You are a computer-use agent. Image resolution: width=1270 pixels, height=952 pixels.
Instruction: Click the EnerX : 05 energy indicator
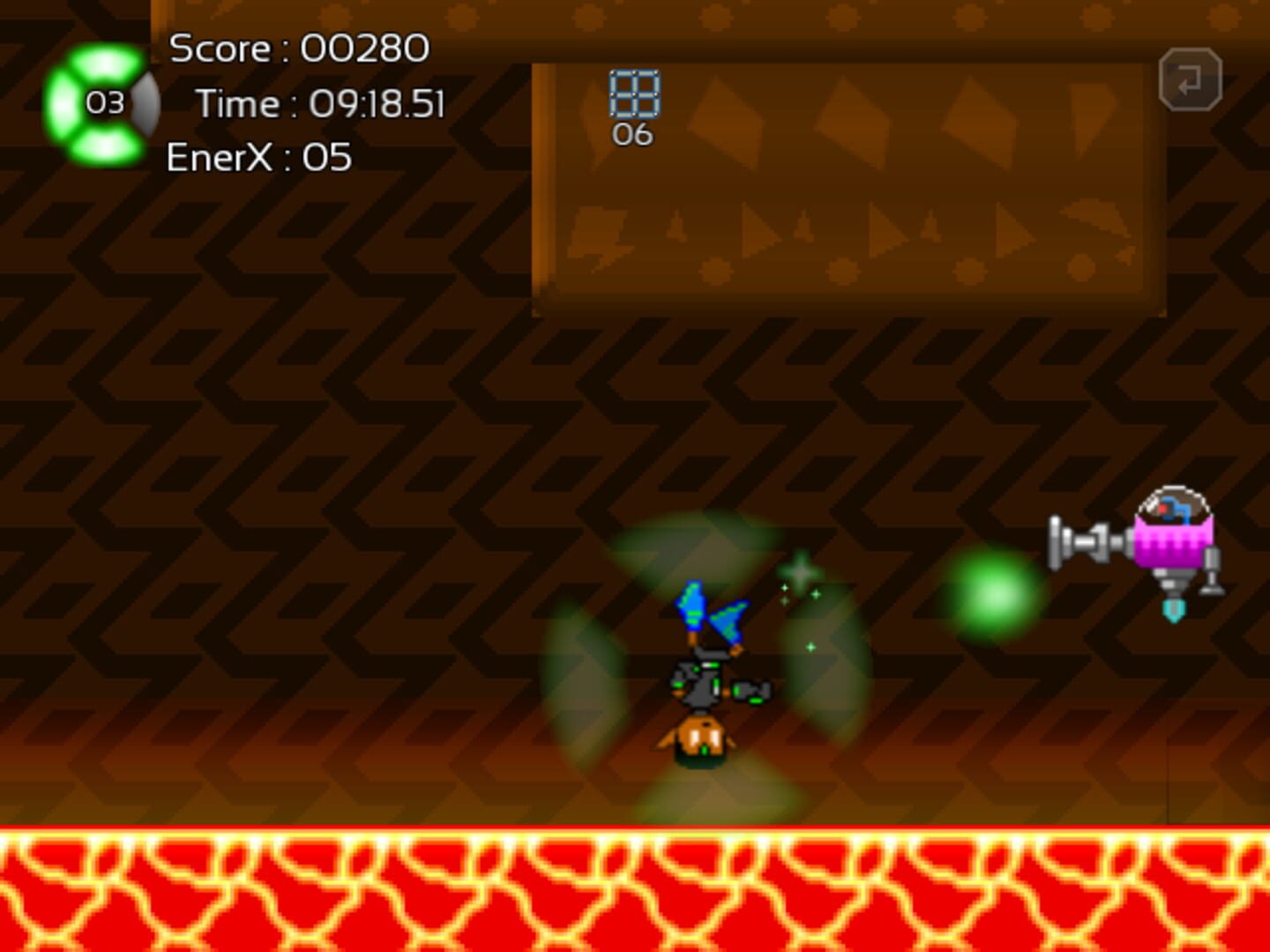258,159
